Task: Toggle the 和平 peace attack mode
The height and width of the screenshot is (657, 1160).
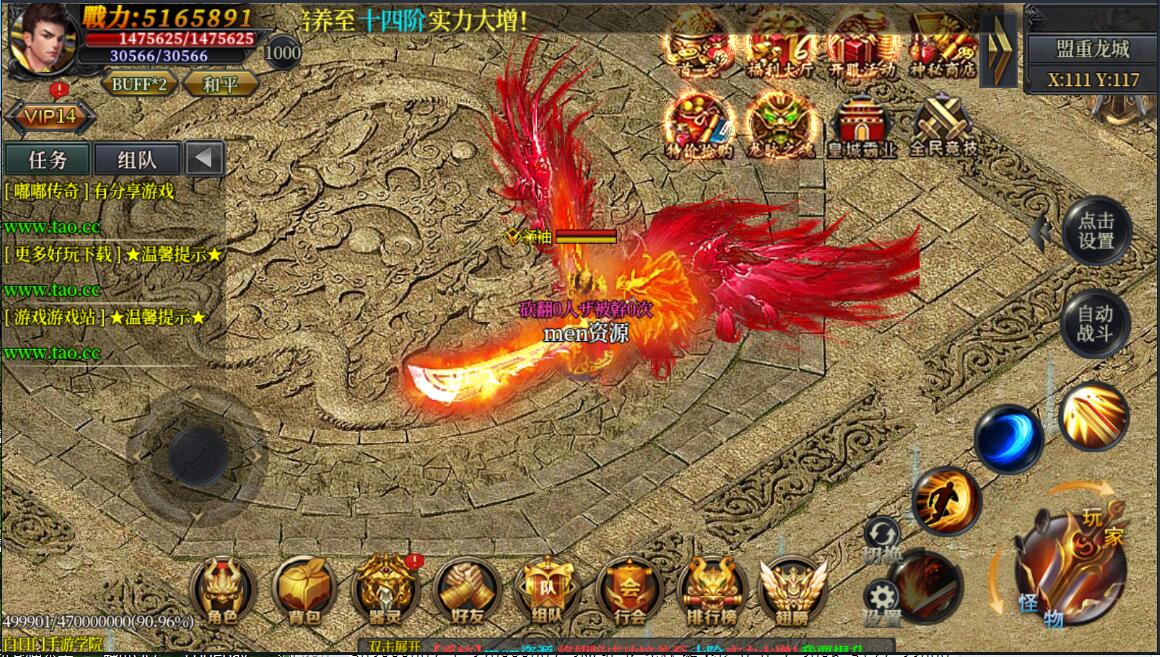Action: pos(220,84)
